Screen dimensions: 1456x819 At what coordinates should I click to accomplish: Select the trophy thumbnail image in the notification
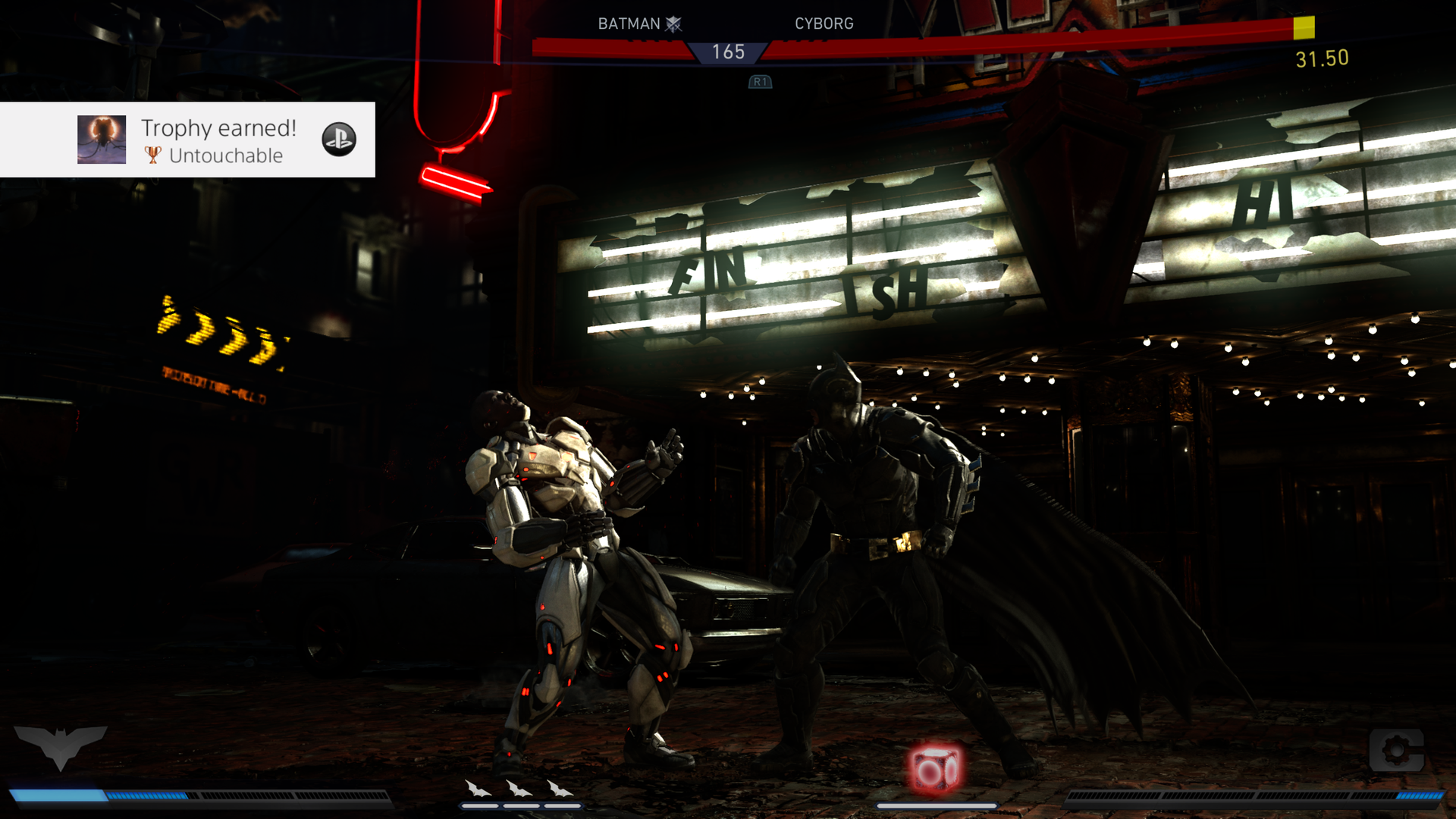[x=102, y=140]
